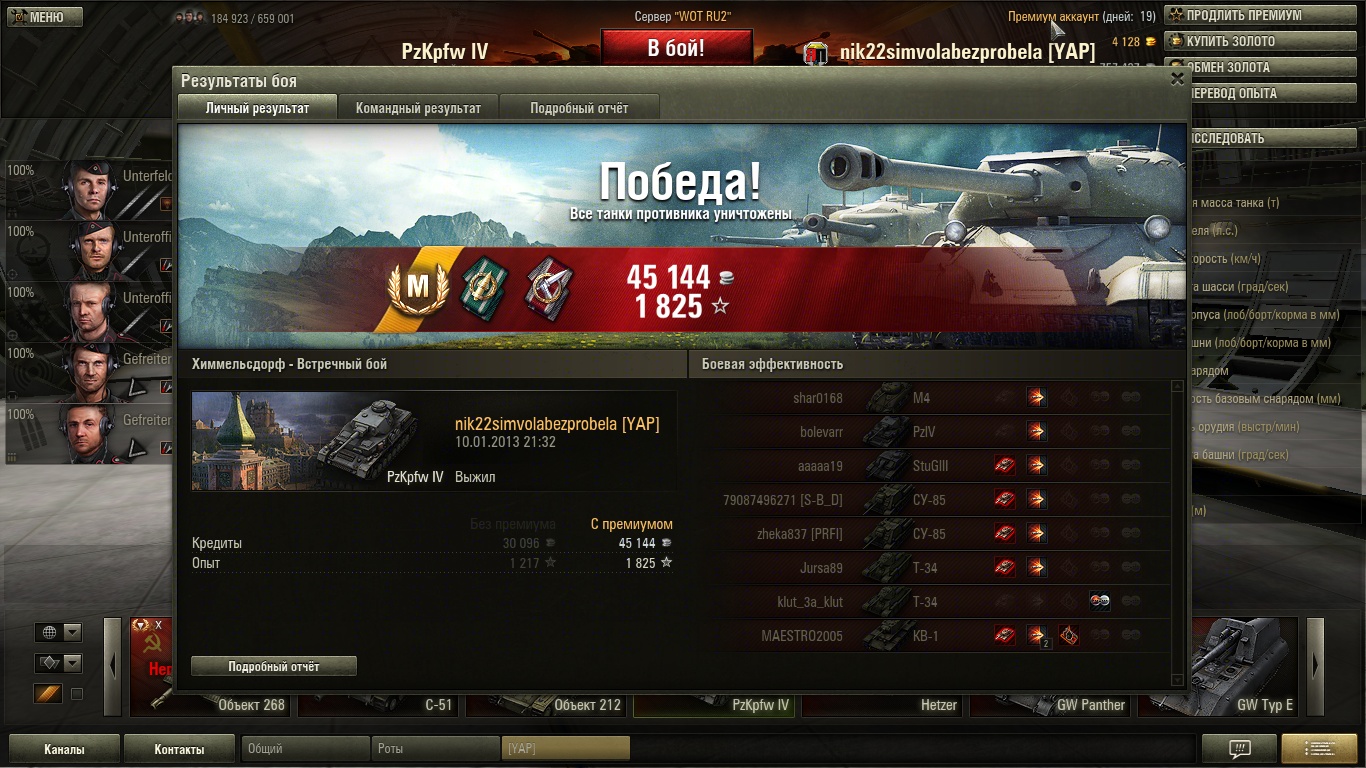1366x768 pixels.
Task: Open the [YAP] clan chat tab
Action: tap(565, 749)
